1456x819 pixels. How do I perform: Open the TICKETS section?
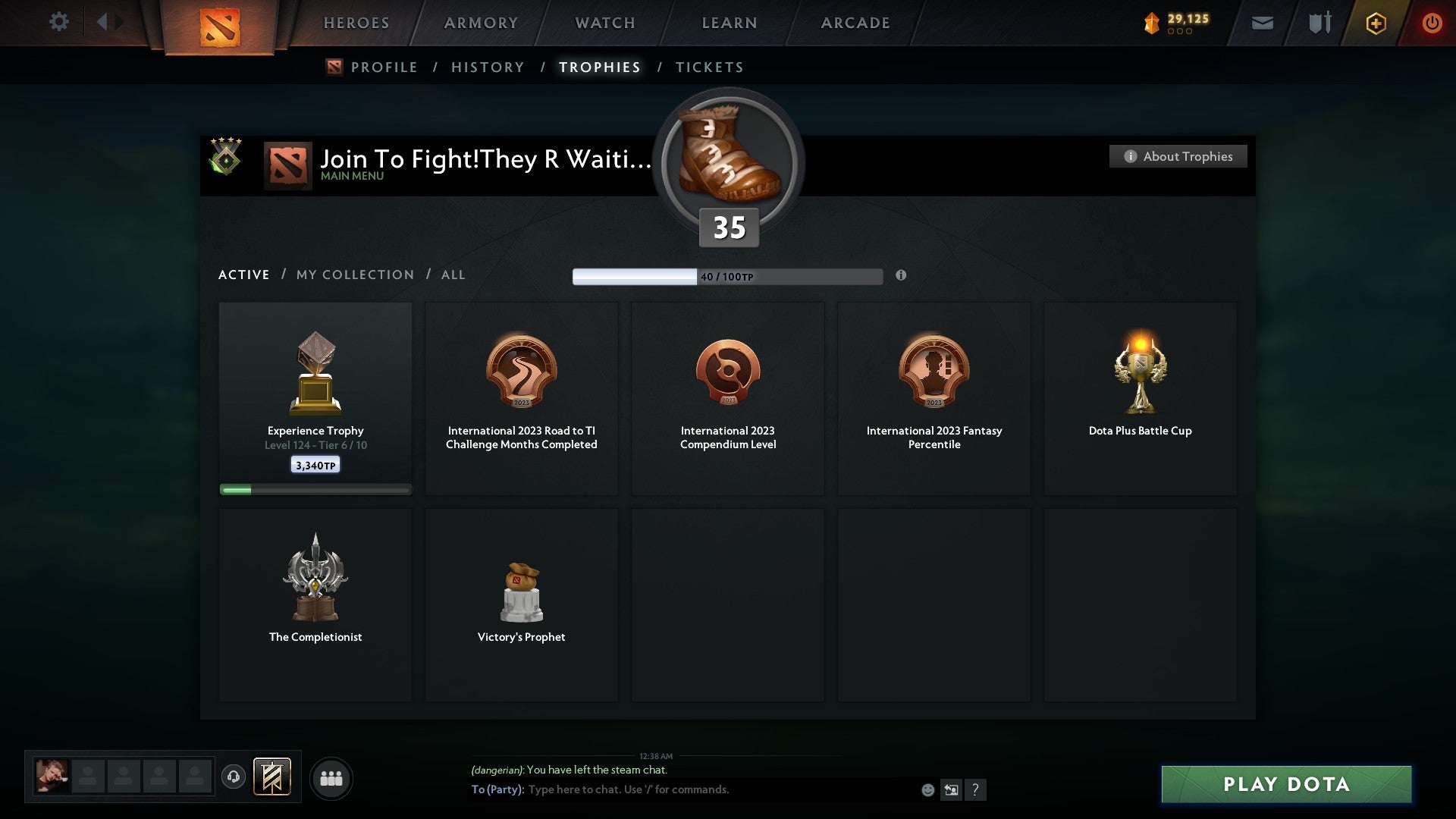pos(708,67)
